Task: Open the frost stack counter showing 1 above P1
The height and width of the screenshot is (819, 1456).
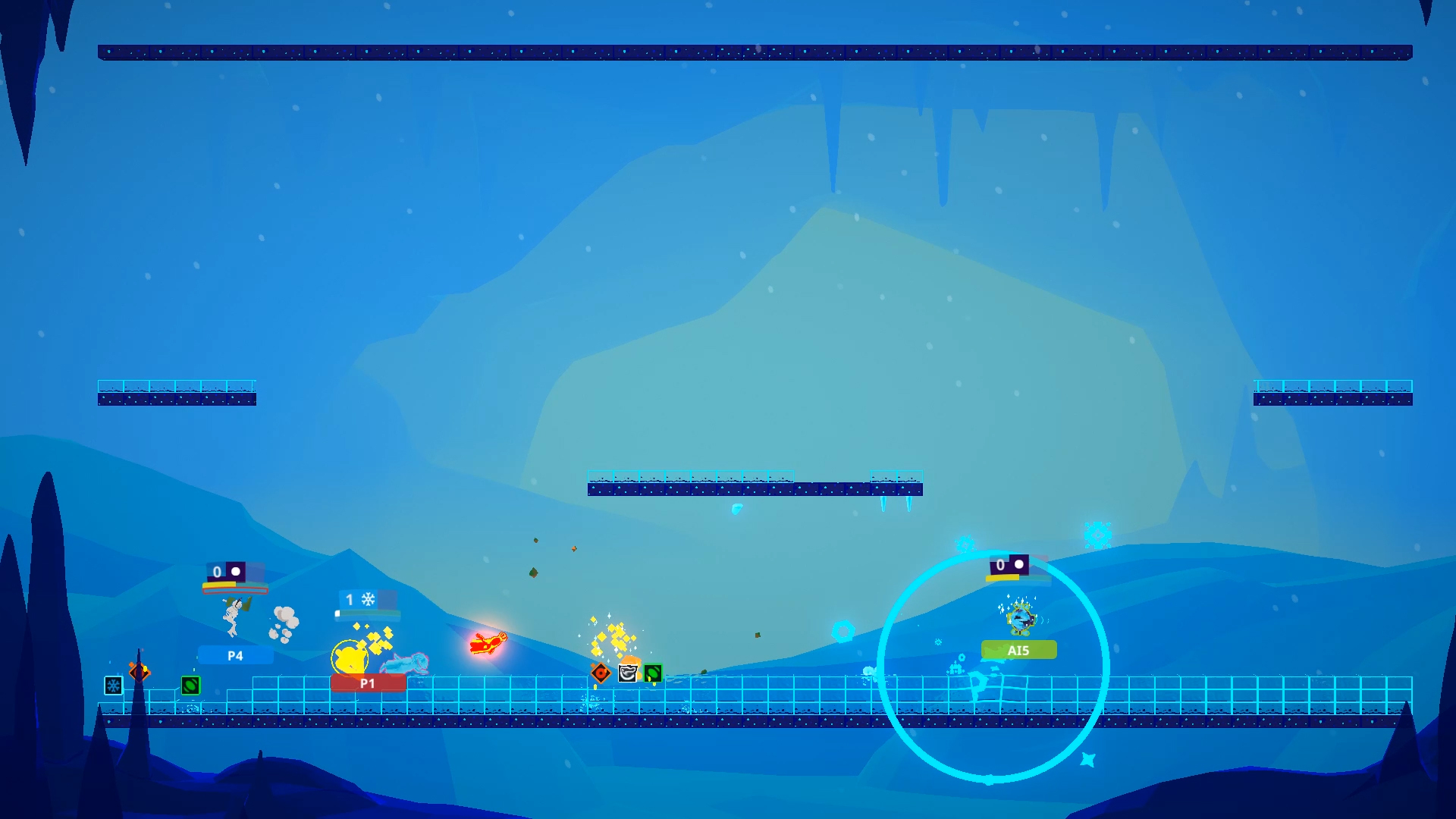Action: (x=348, y=599)
